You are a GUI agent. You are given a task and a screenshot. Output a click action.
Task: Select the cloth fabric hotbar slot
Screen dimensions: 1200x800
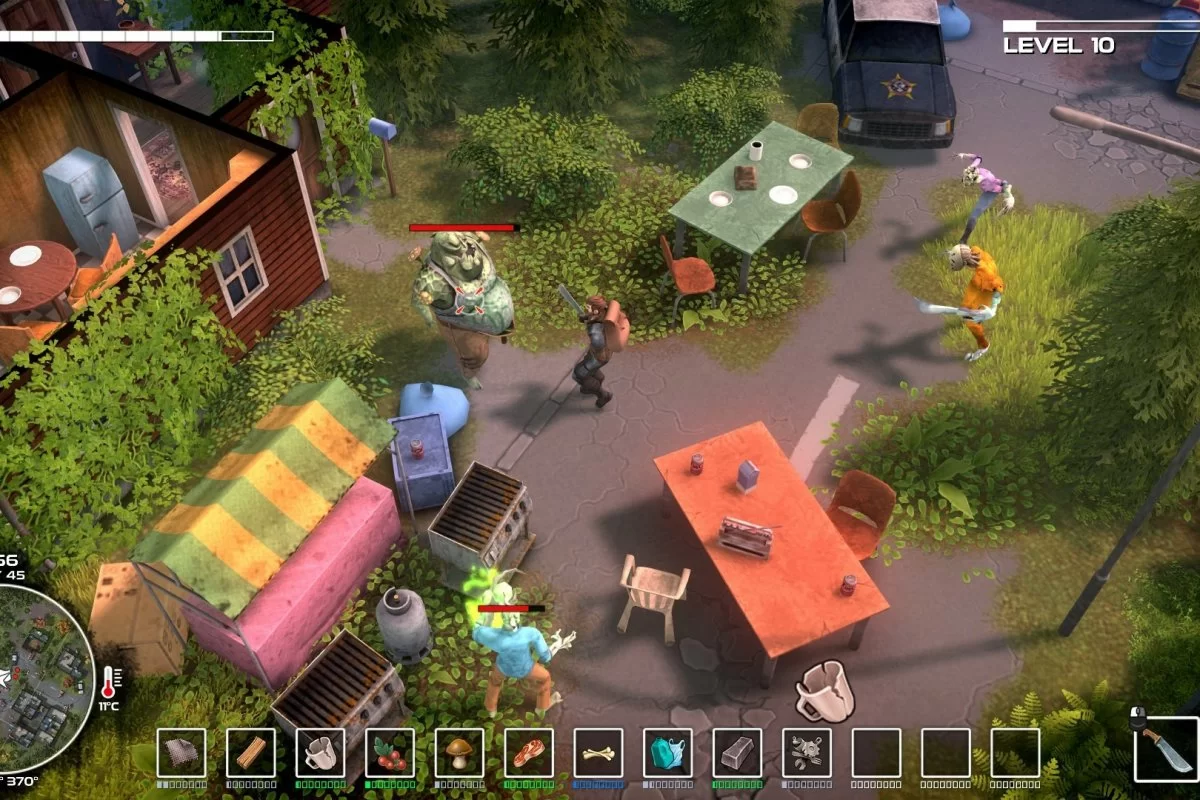181,753
